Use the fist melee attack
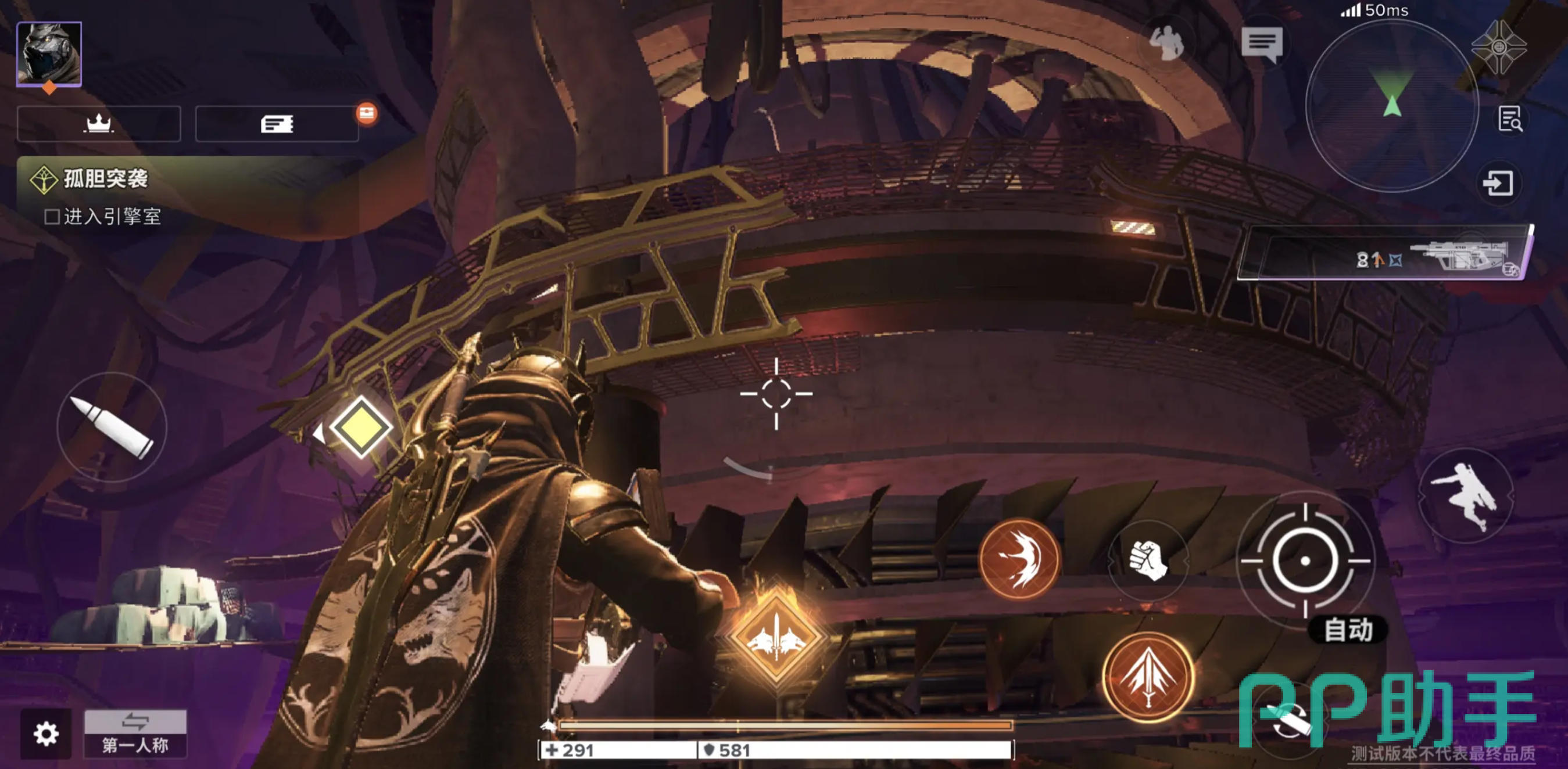This screenshot has height=769, width=1568. (x=1148, y=561)
